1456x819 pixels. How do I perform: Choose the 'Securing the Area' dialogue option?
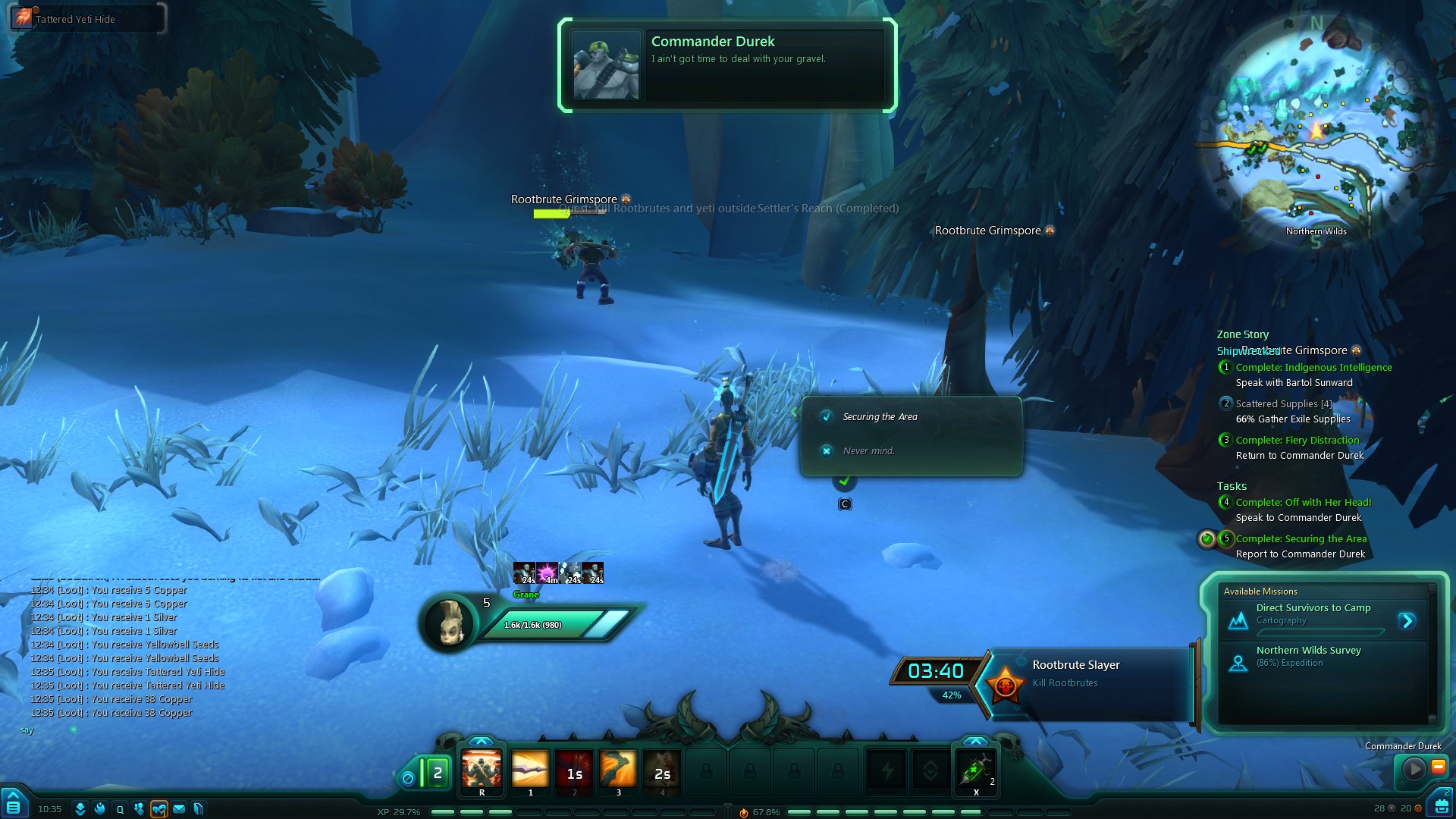880,417
